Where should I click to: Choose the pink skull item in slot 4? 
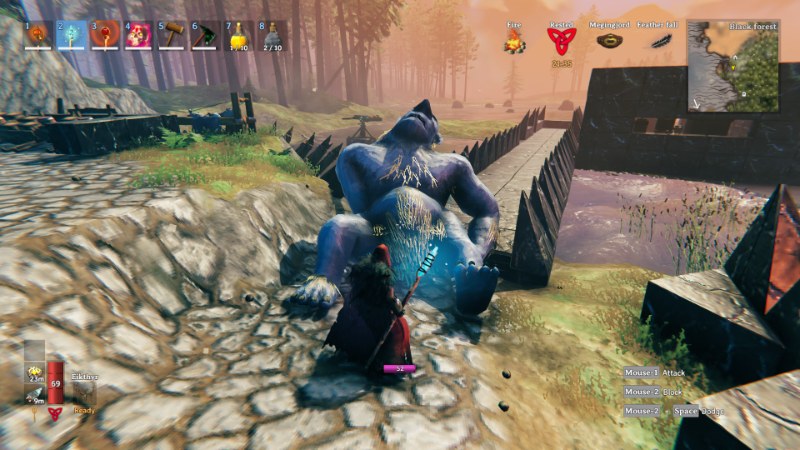138,35
